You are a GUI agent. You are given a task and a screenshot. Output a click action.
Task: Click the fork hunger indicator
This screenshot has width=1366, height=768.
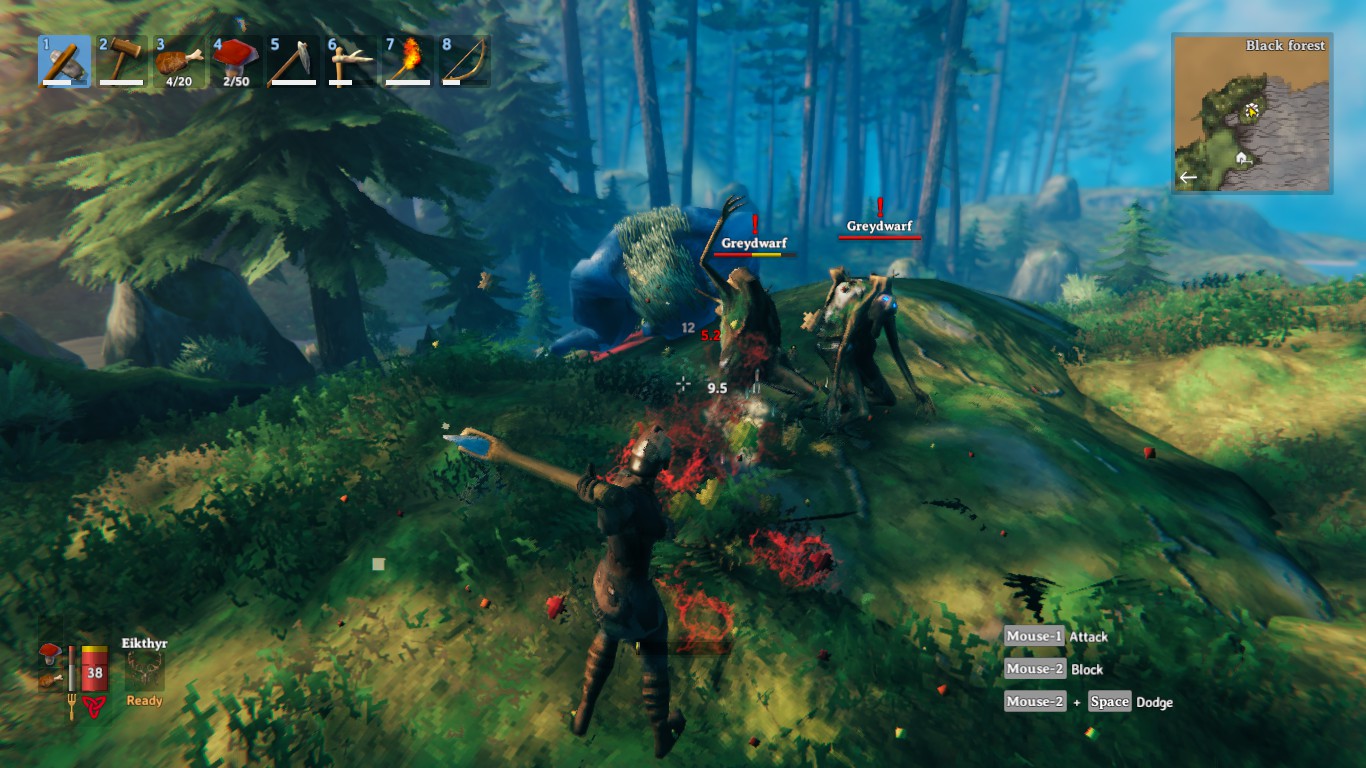click(71, 704)
